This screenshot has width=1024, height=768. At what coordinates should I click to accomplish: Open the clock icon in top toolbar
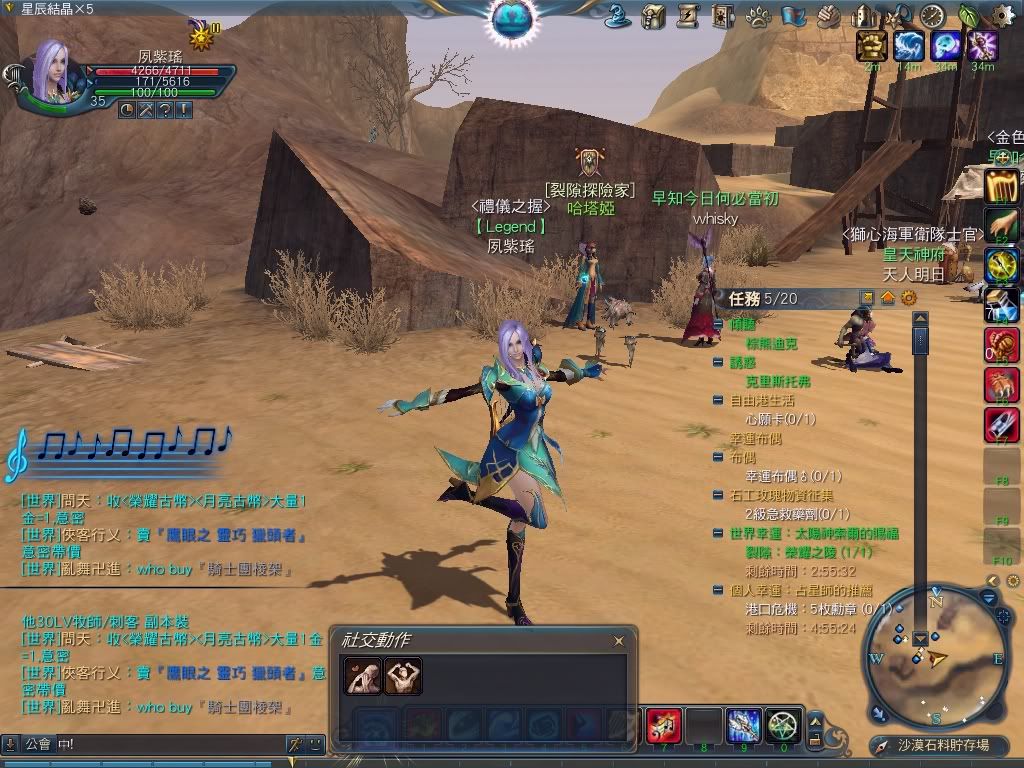932,16
